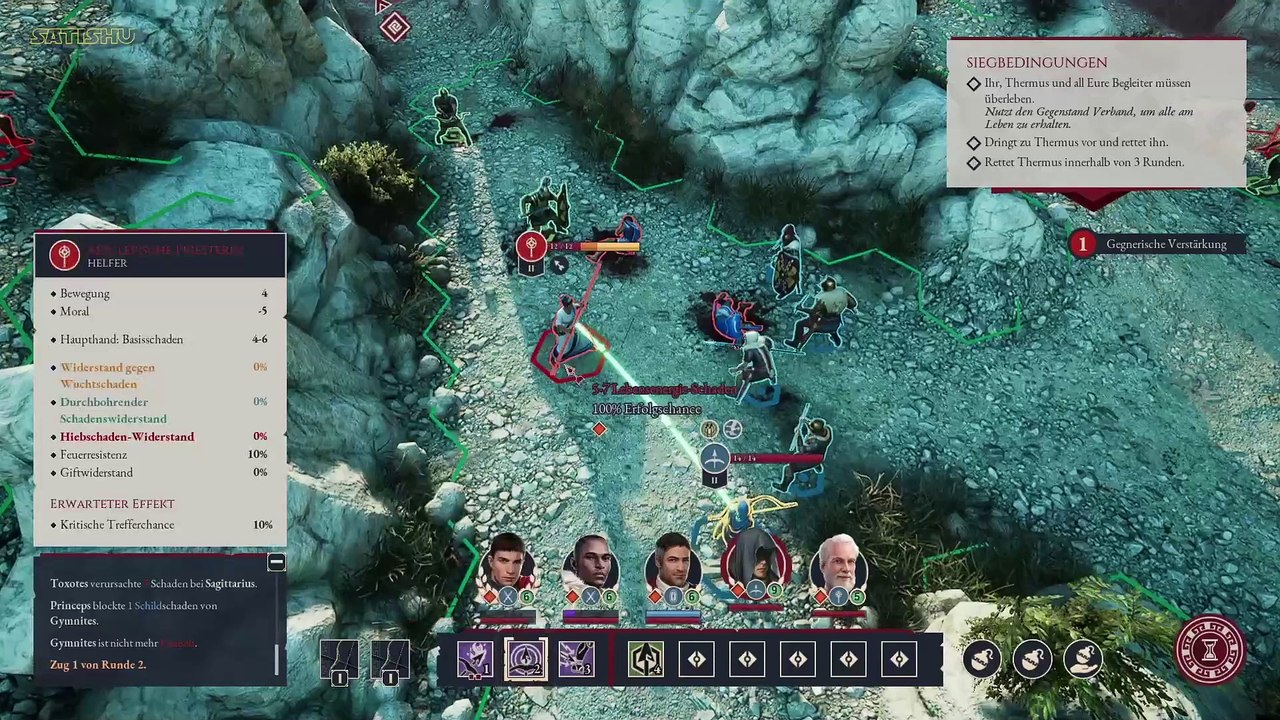
Task: Select the highlighted purple ability number 2
Action: point(525,660)
